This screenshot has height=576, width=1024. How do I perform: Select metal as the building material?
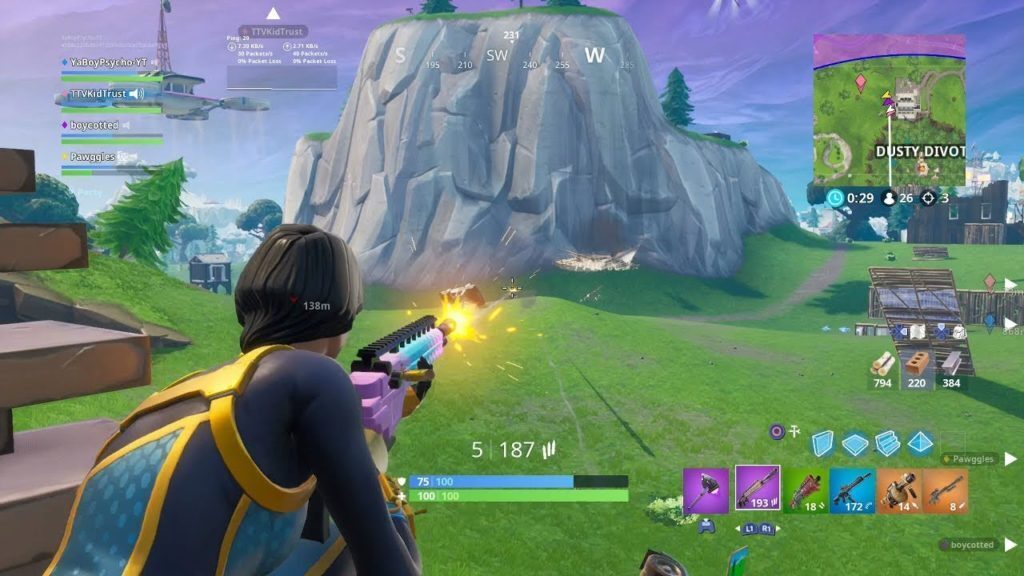coord(951,364)
